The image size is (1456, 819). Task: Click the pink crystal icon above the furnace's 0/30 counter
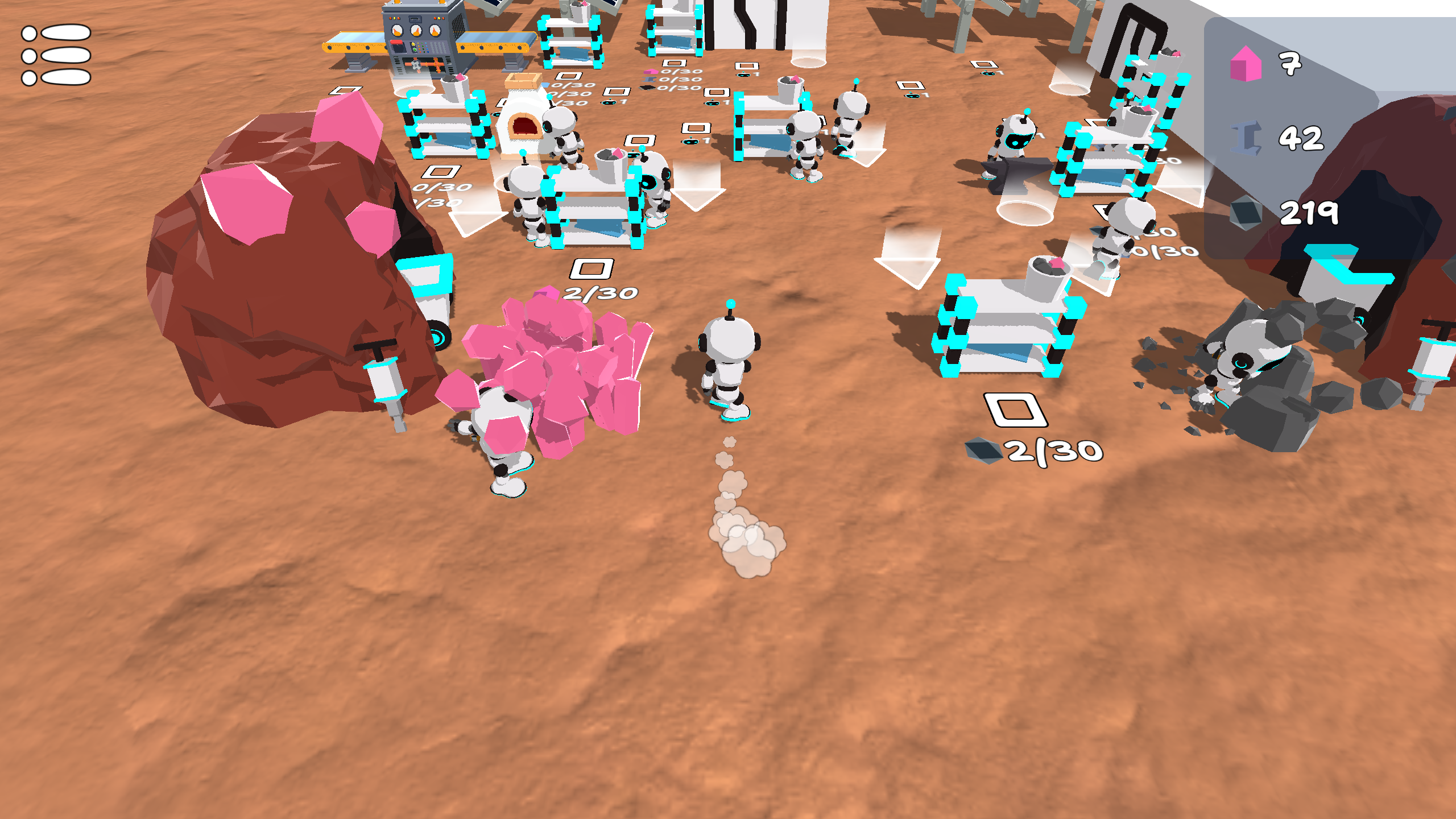point(651,72)
